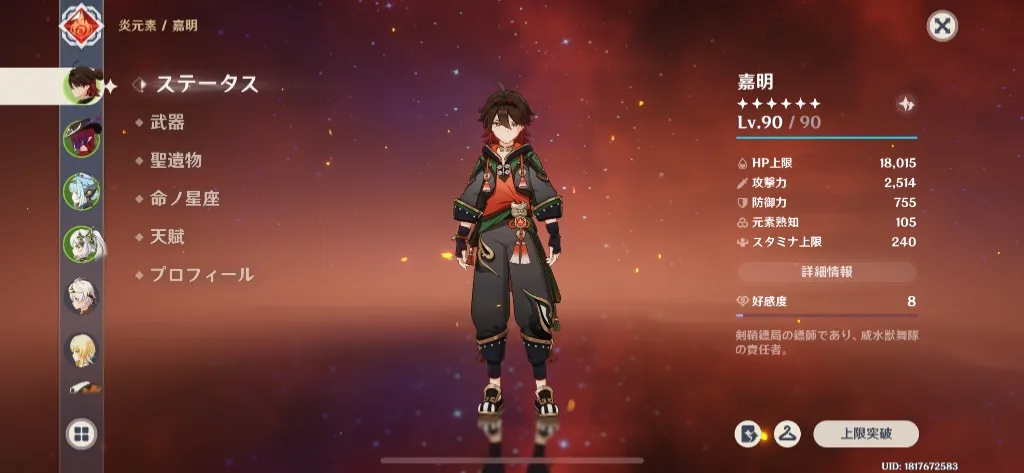Switch to the white-haired green-frame character portrait
This screenshot has width=1024, height=473.
(x=81, y=244)
